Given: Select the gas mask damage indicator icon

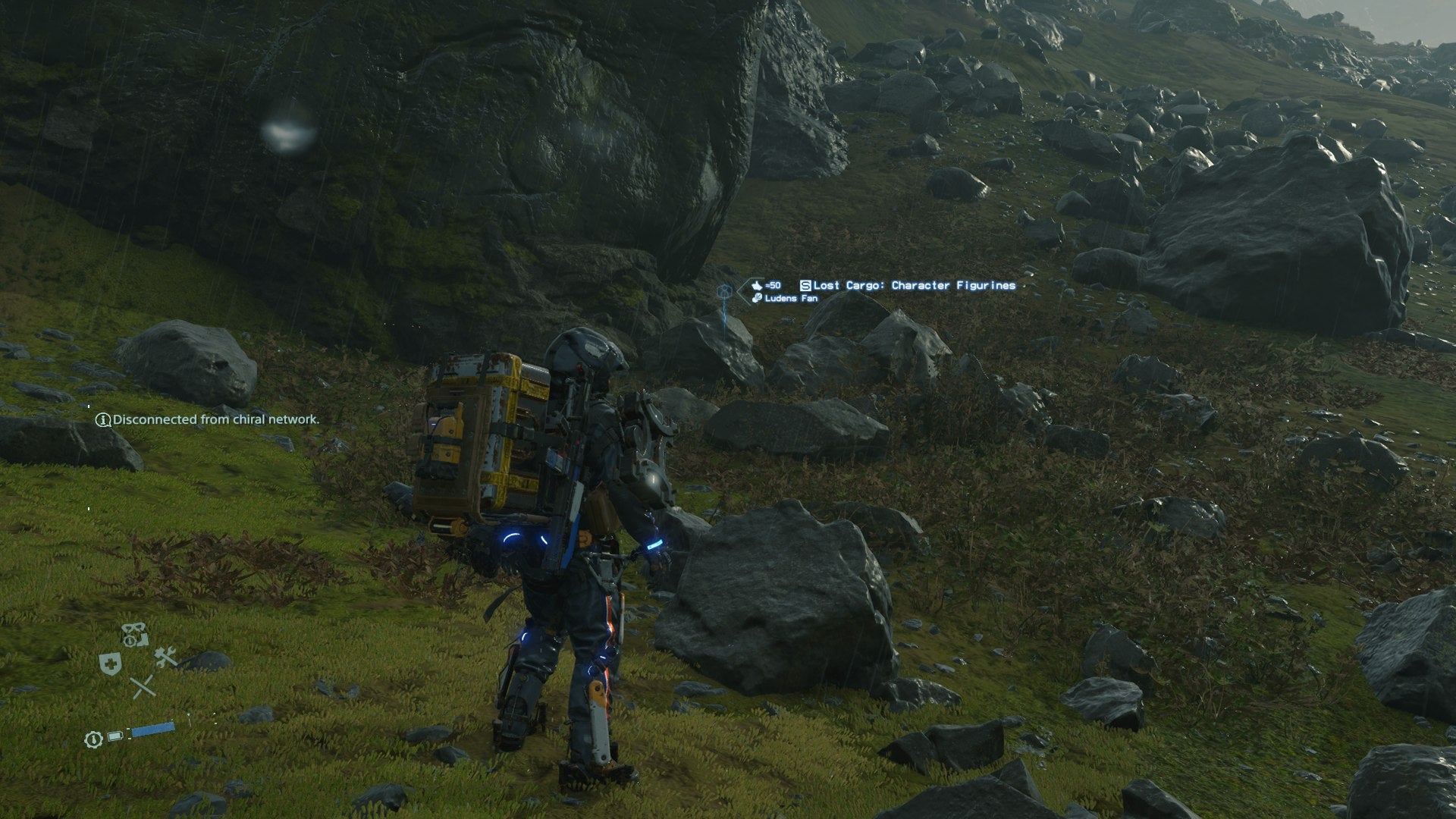Looking at the screenshot, I should pyautogui.click(x=133, y=626).
